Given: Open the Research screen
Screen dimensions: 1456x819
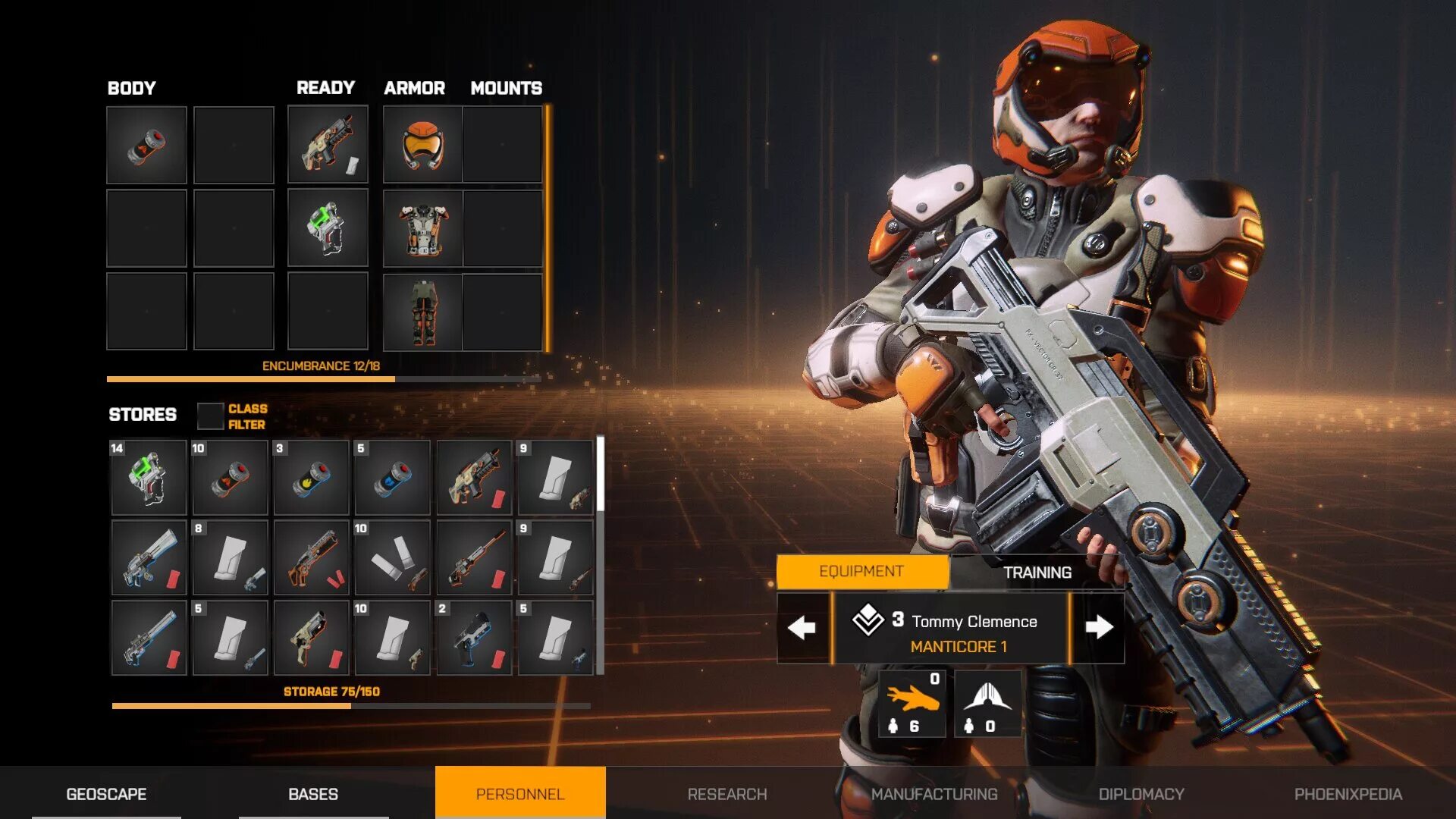Looking at the screenshot, I should point(727,794).
